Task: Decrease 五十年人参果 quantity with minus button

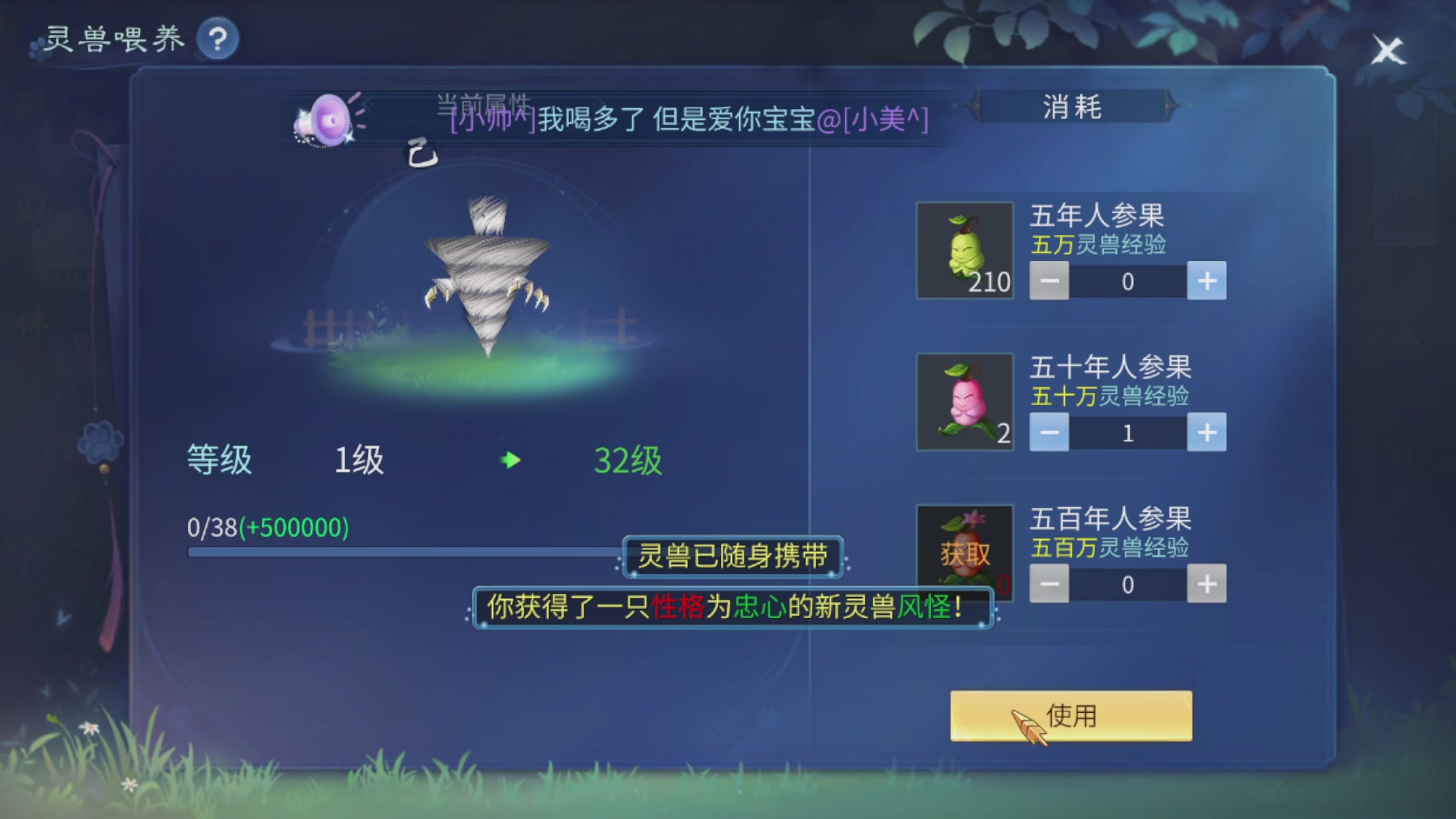Action: point(1049,432)
